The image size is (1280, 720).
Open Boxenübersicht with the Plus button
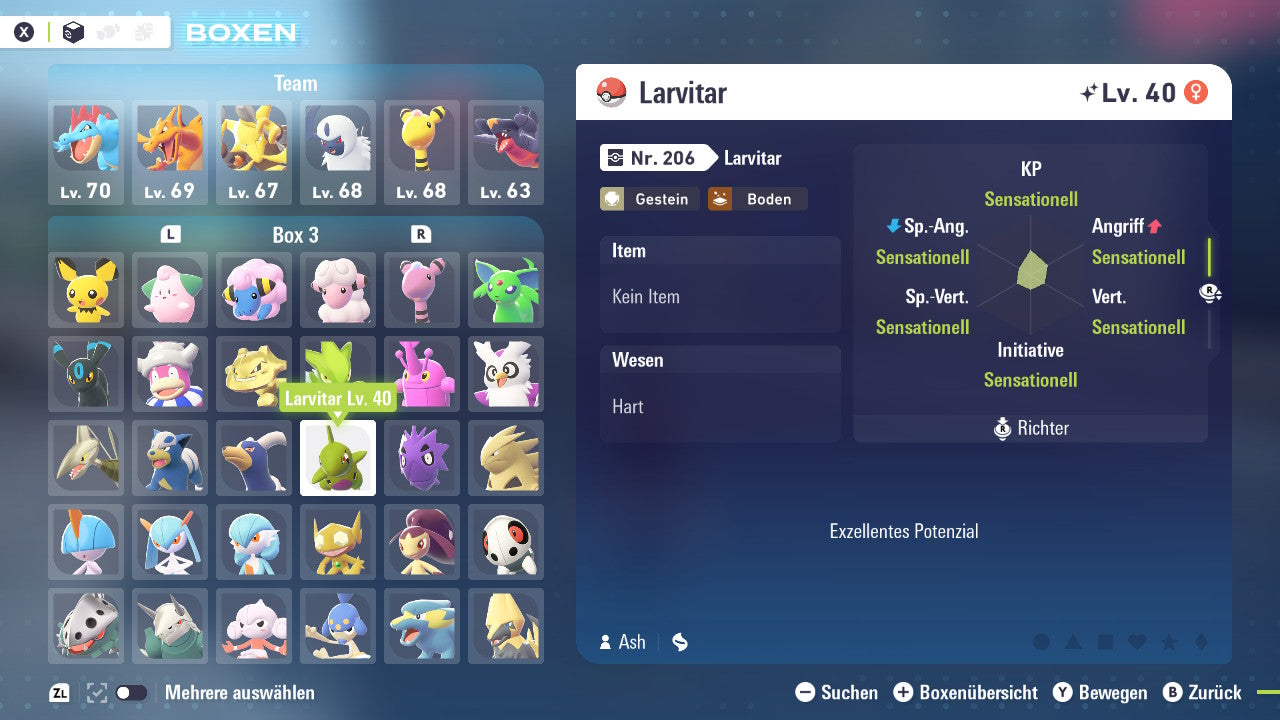(904, 692)
